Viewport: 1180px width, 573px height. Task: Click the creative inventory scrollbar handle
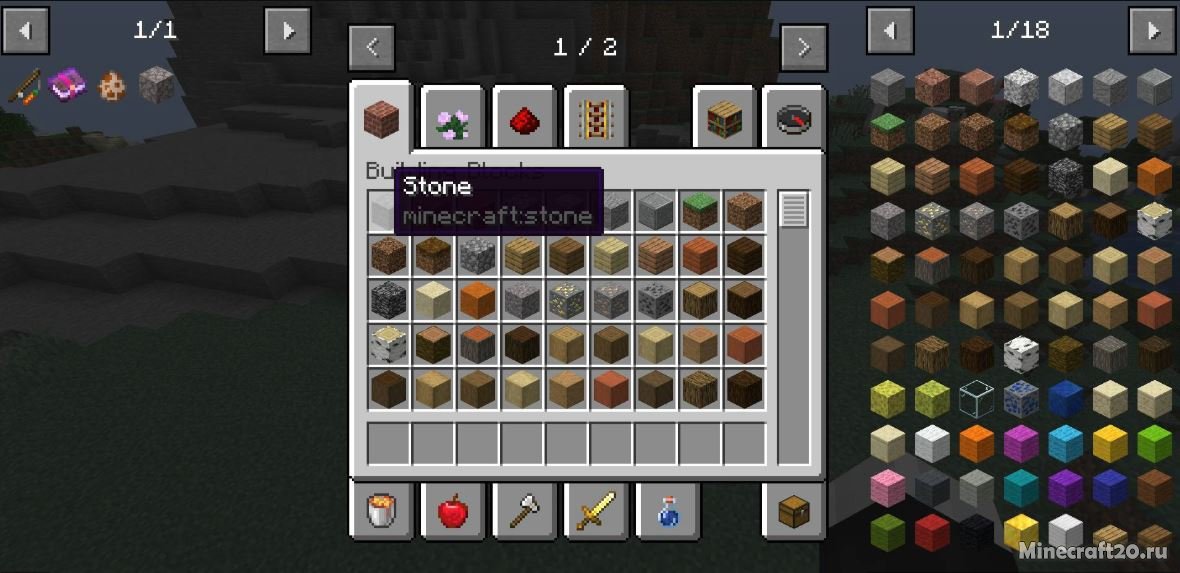793,210
